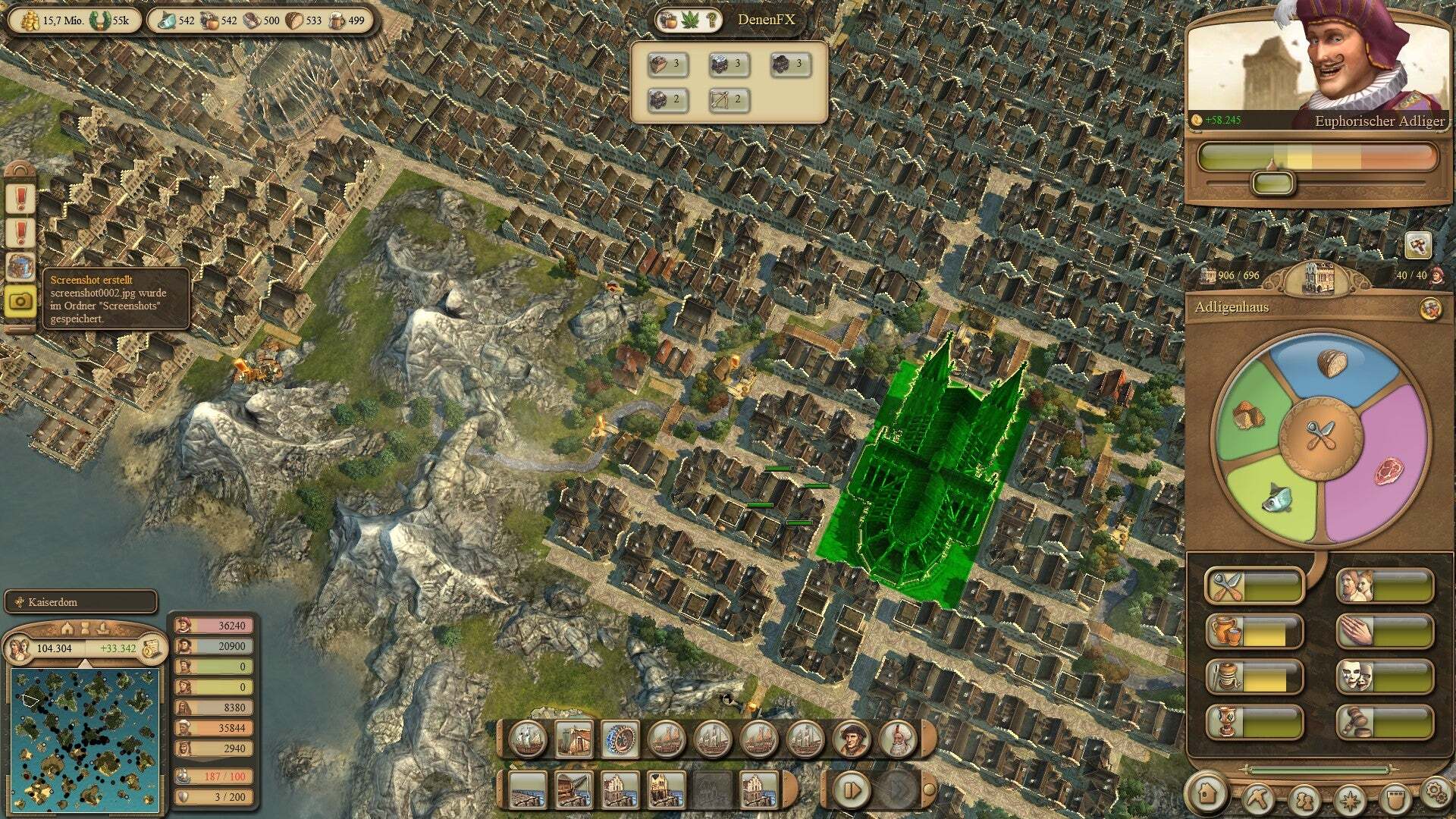The image size is (1456, 819).
Task: Click the entertainment need theatre masks bar
Action: coord(1385,676)
